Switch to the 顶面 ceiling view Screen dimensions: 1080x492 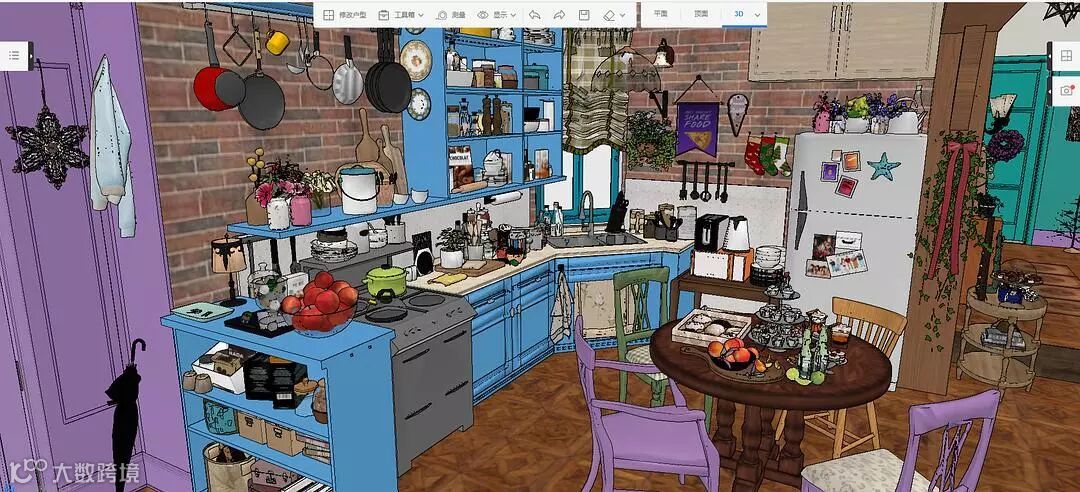pos(701,15)
